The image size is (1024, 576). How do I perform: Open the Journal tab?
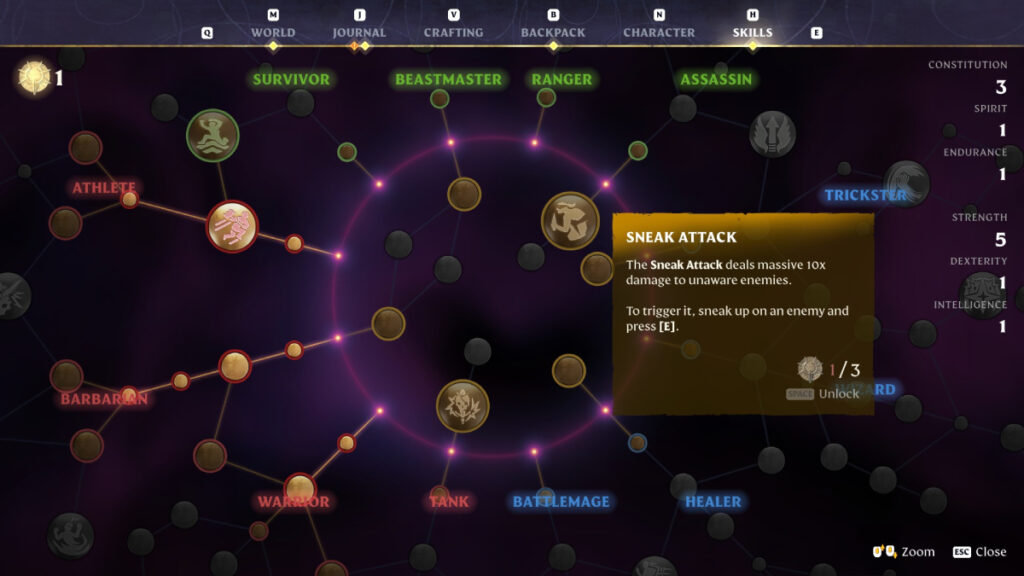point(359,33)
